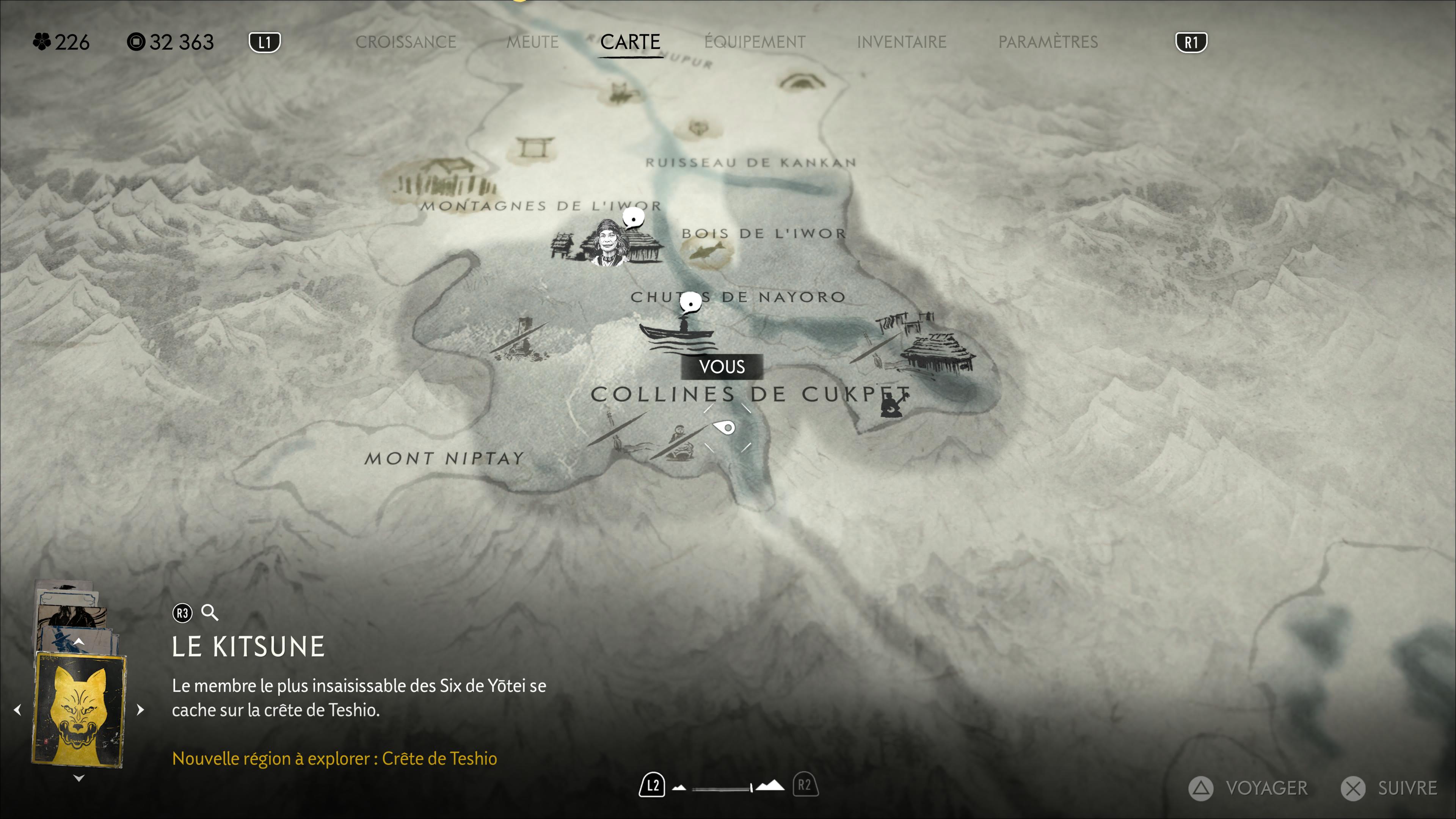Select the Carte tab

630,42
